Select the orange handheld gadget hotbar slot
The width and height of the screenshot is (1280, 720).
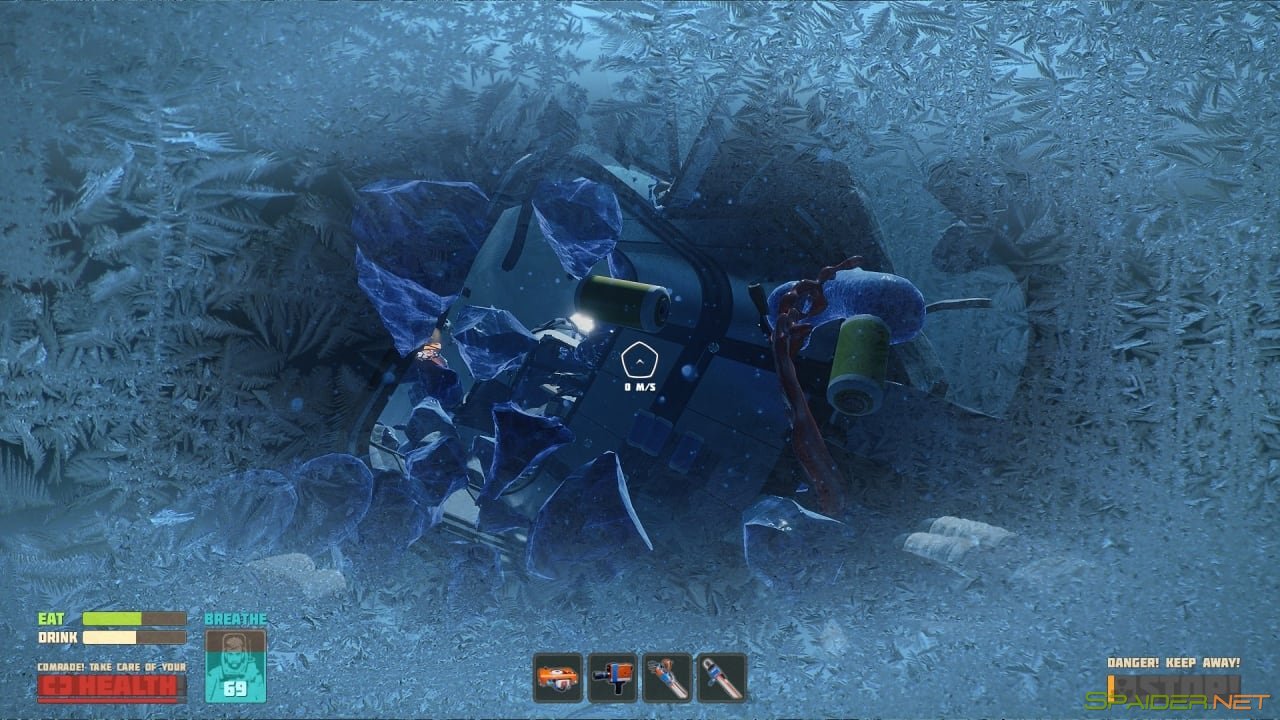pos(557,677)
